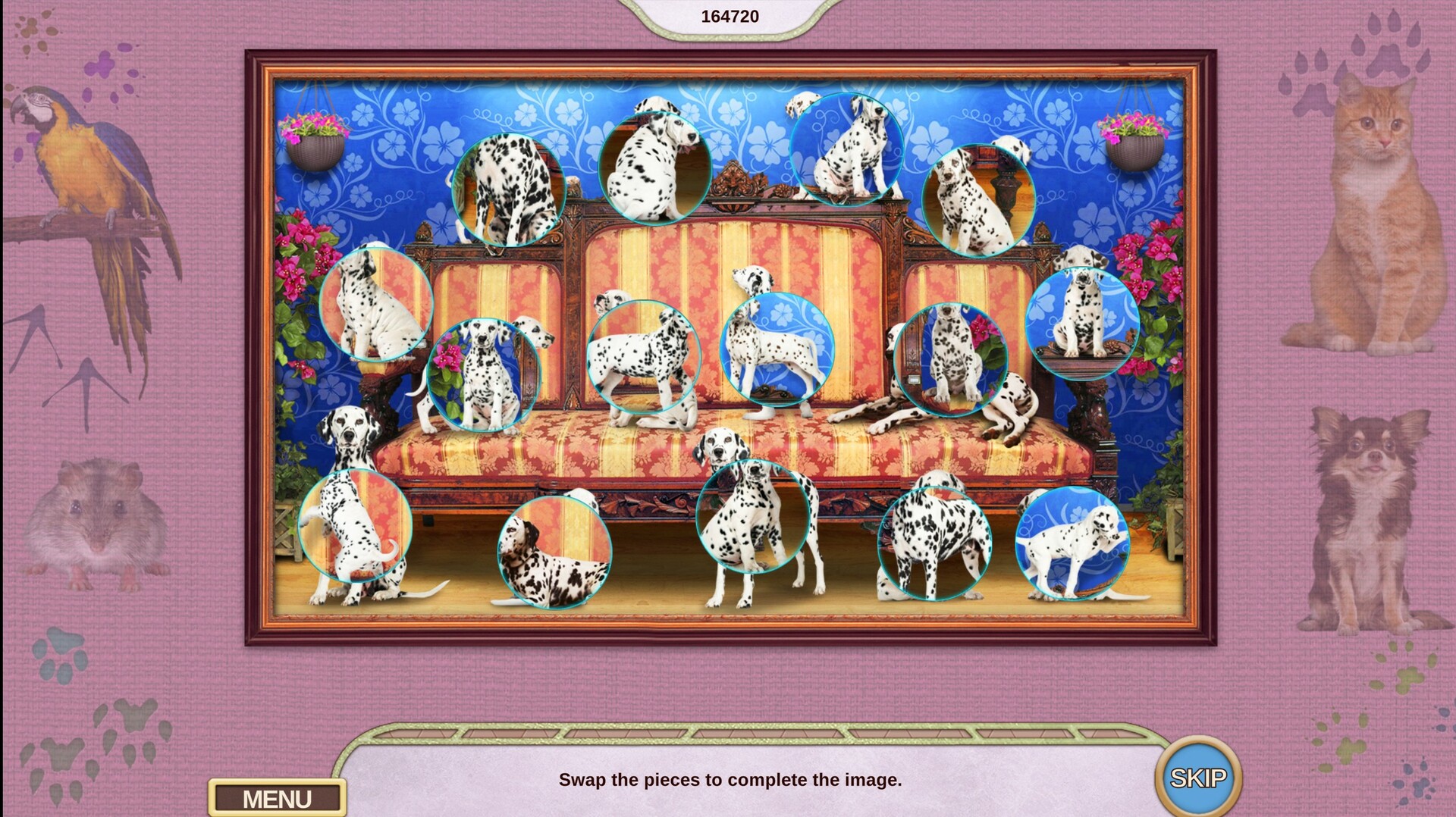This screenshot has width=1456, height=817.
Task: Click the puppy sitting atop the cabinet piece
Action: 846,148
